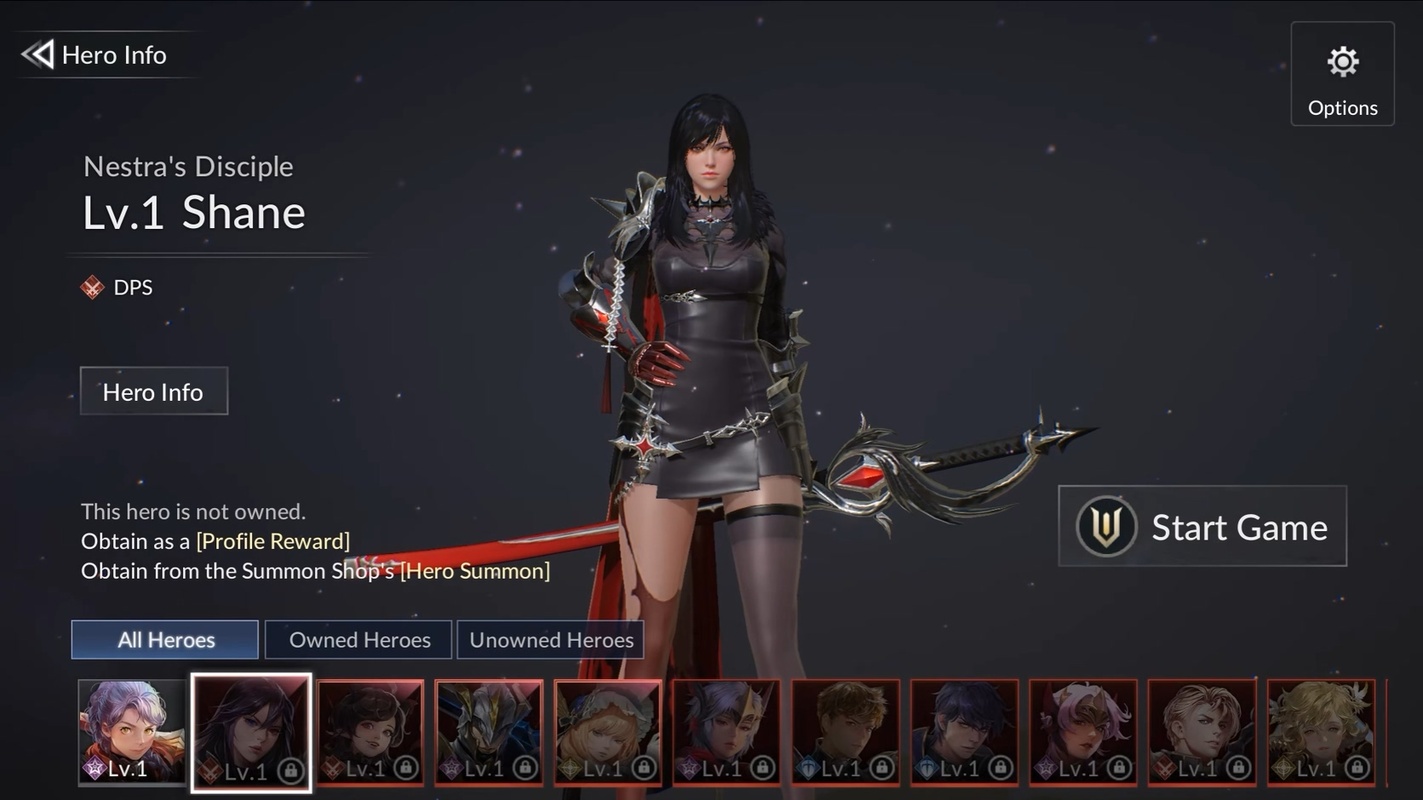This screenshot has width=1423, height=800.
Task: Open the Profile Reward link
Action: pyautogui.click(x=273, y=541)
